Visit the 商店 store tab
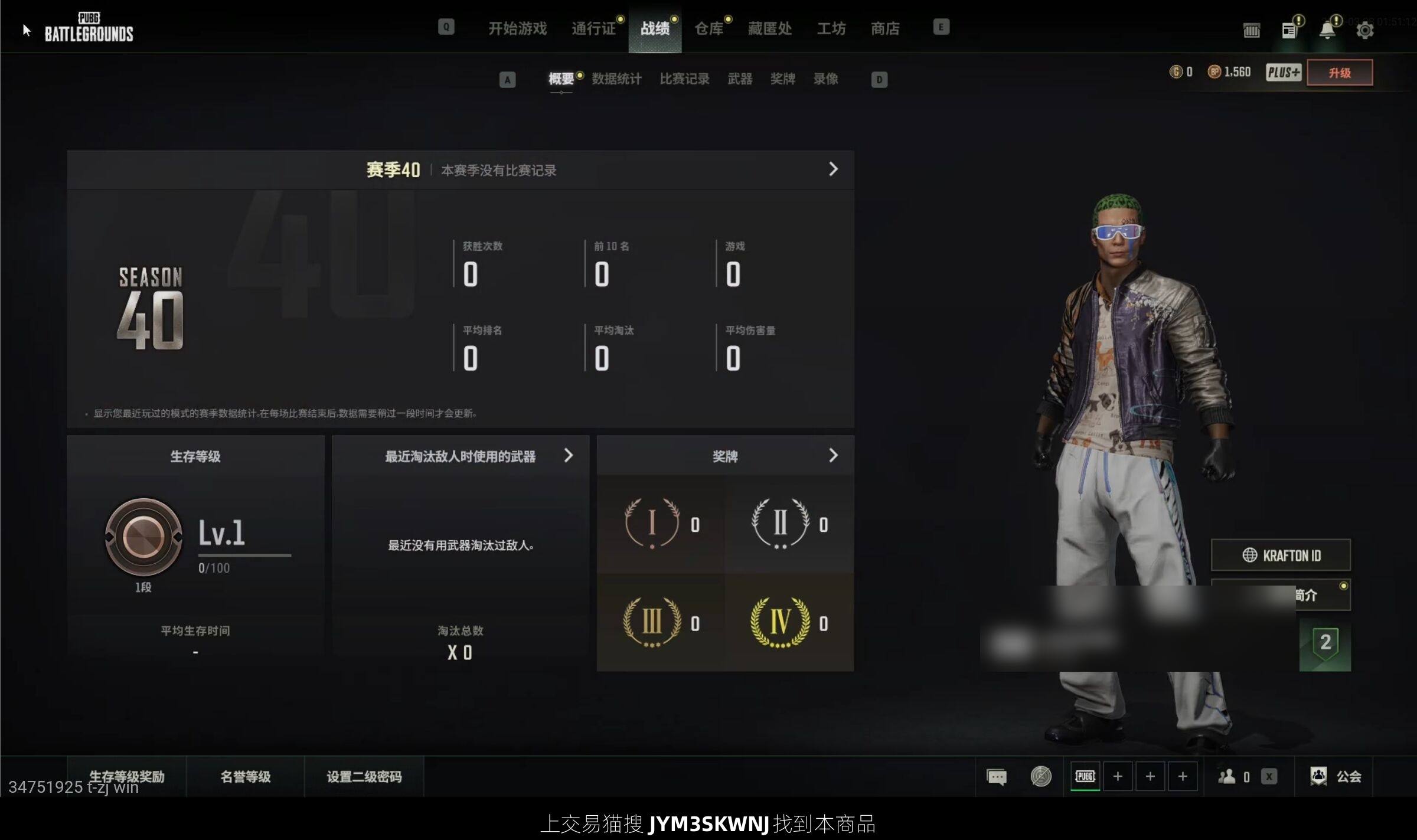The width and height of the screenshot is (1417, 840). [885, 28]
